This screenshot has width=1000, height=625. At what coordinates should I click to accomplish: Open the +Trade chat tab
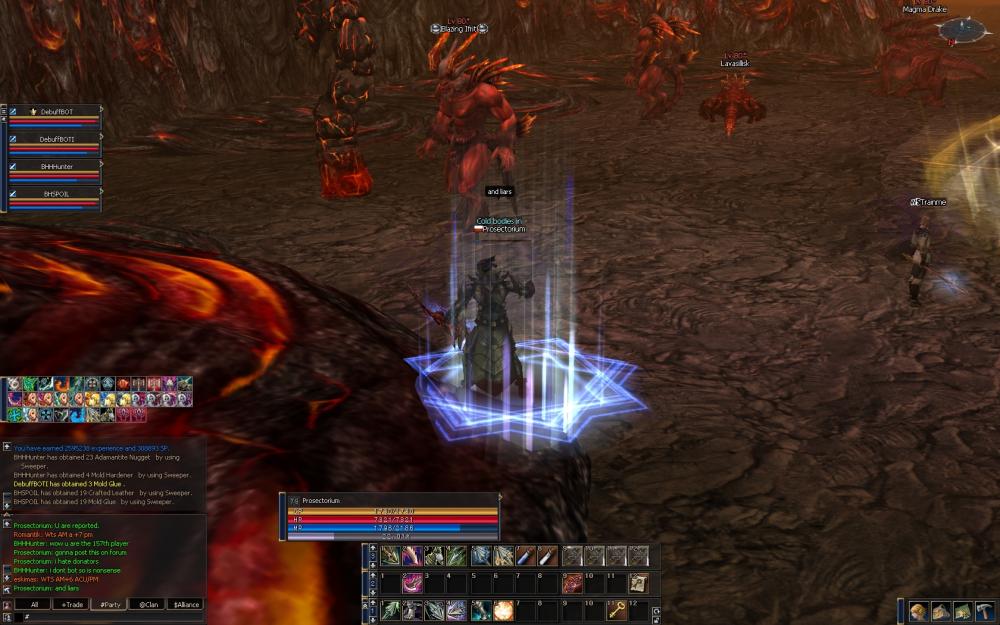71,604
